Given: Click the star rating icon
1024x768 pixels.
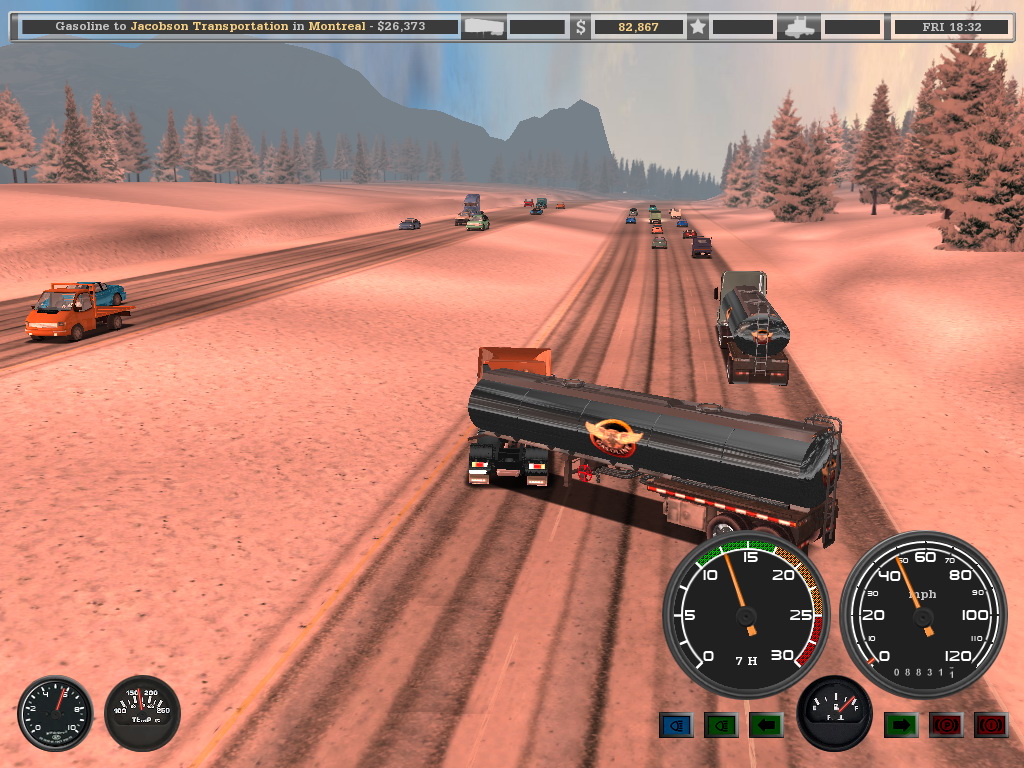Looking at the screenshot, I should pos(698,27).
